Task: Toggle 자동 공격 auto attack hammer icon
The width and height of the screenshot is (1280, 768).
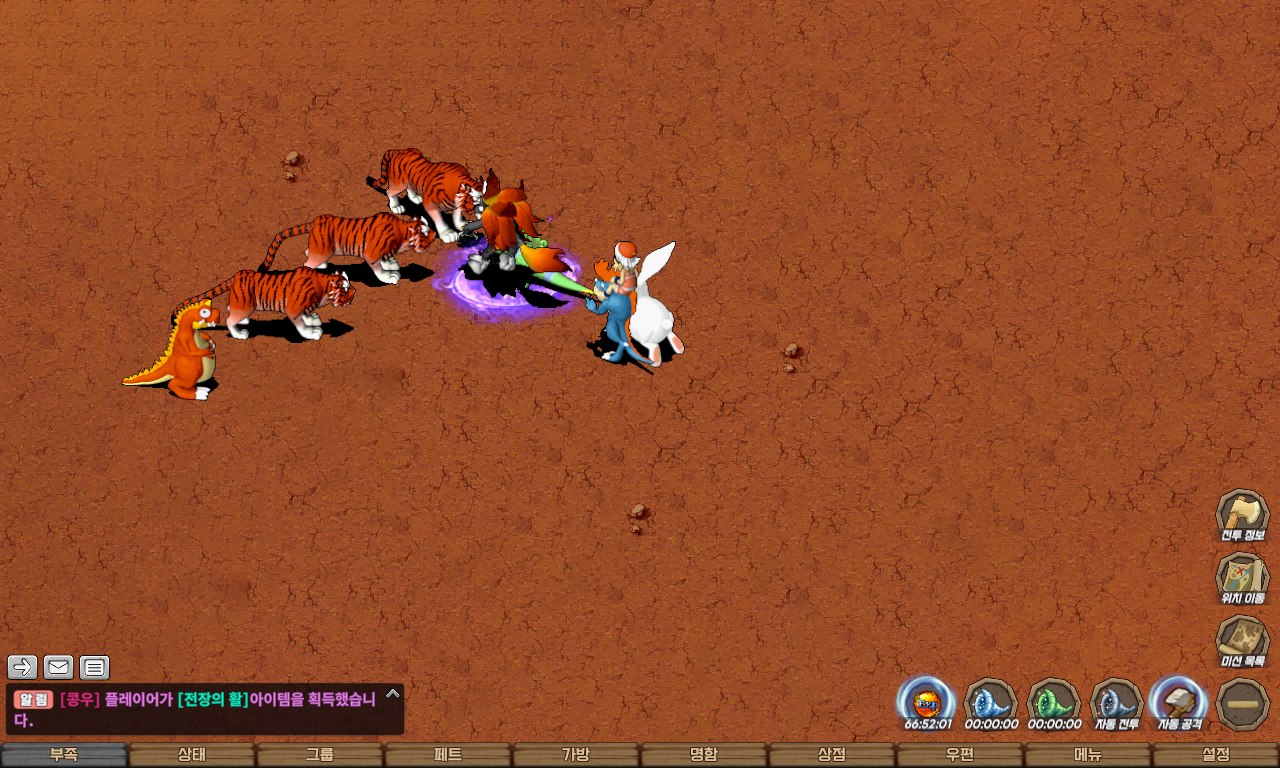Action: 1179,703
